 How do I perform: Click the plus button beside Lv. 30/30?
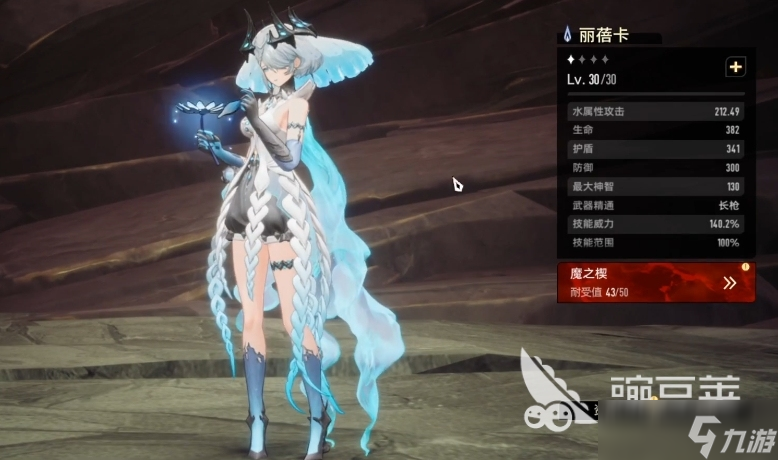(736, 67)
